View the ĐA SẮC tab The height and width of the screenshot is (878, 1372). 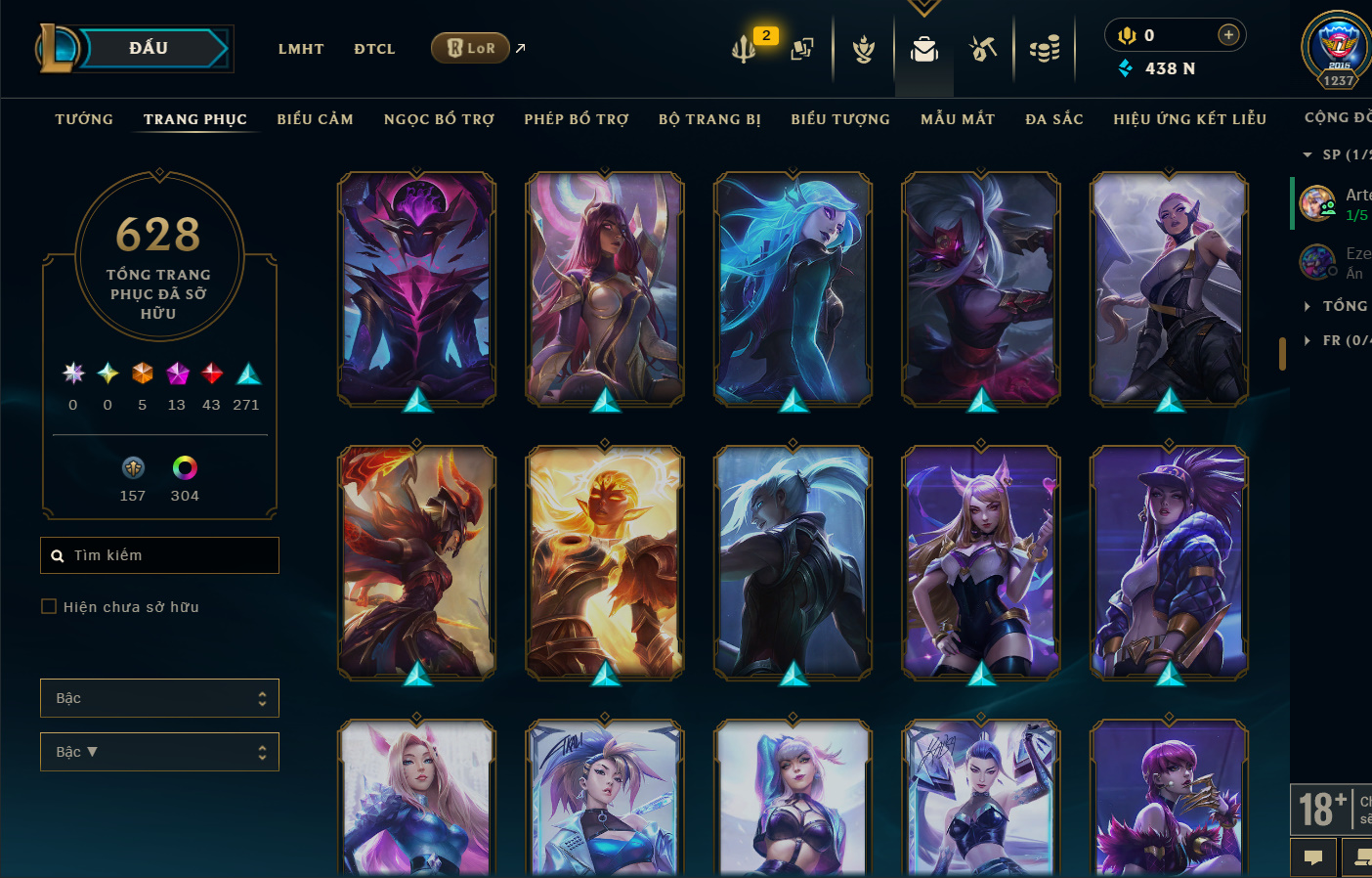tap(1054, 119)
